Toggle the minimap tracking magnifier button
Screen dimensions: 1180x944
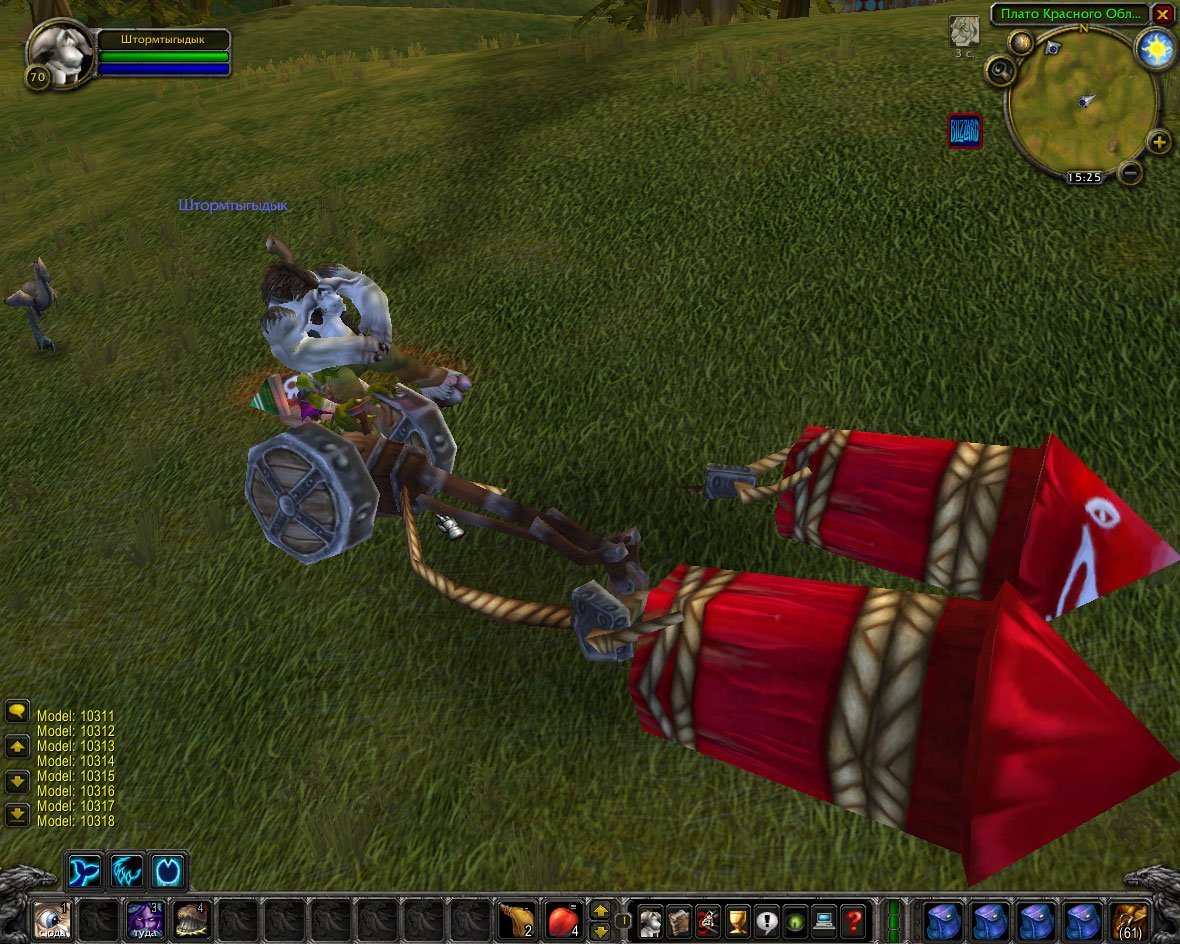click(x=1000, y=70)
